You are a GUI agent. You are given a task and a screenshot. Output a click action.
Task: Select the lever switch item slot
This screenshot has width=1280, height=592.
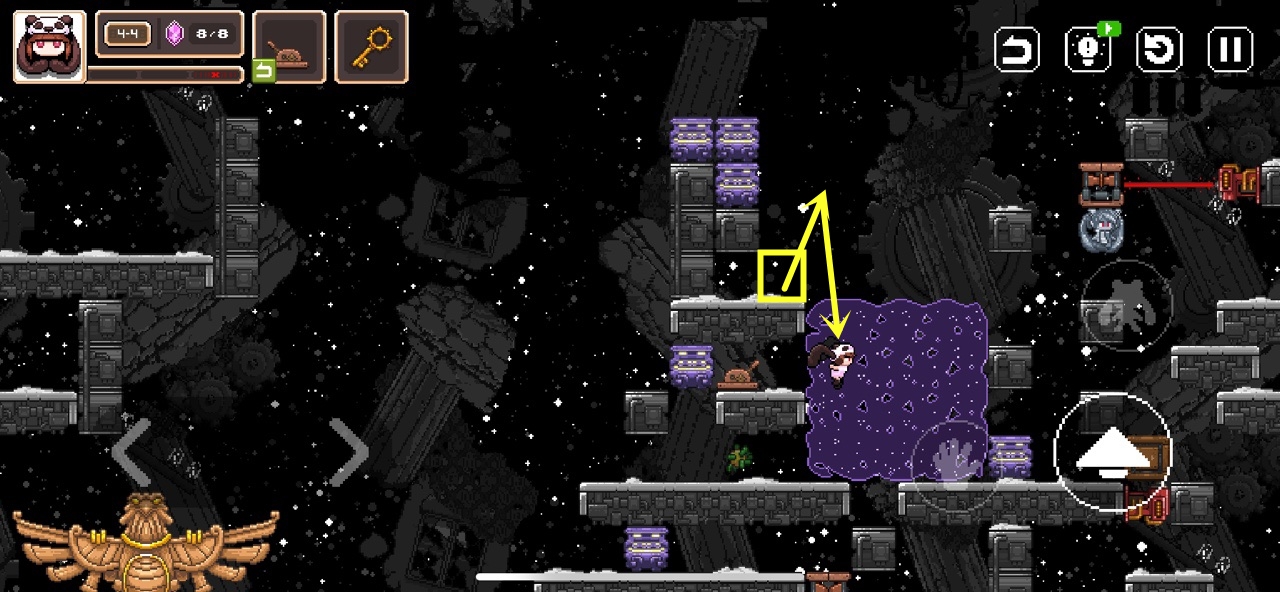click(x=289, y=46)
